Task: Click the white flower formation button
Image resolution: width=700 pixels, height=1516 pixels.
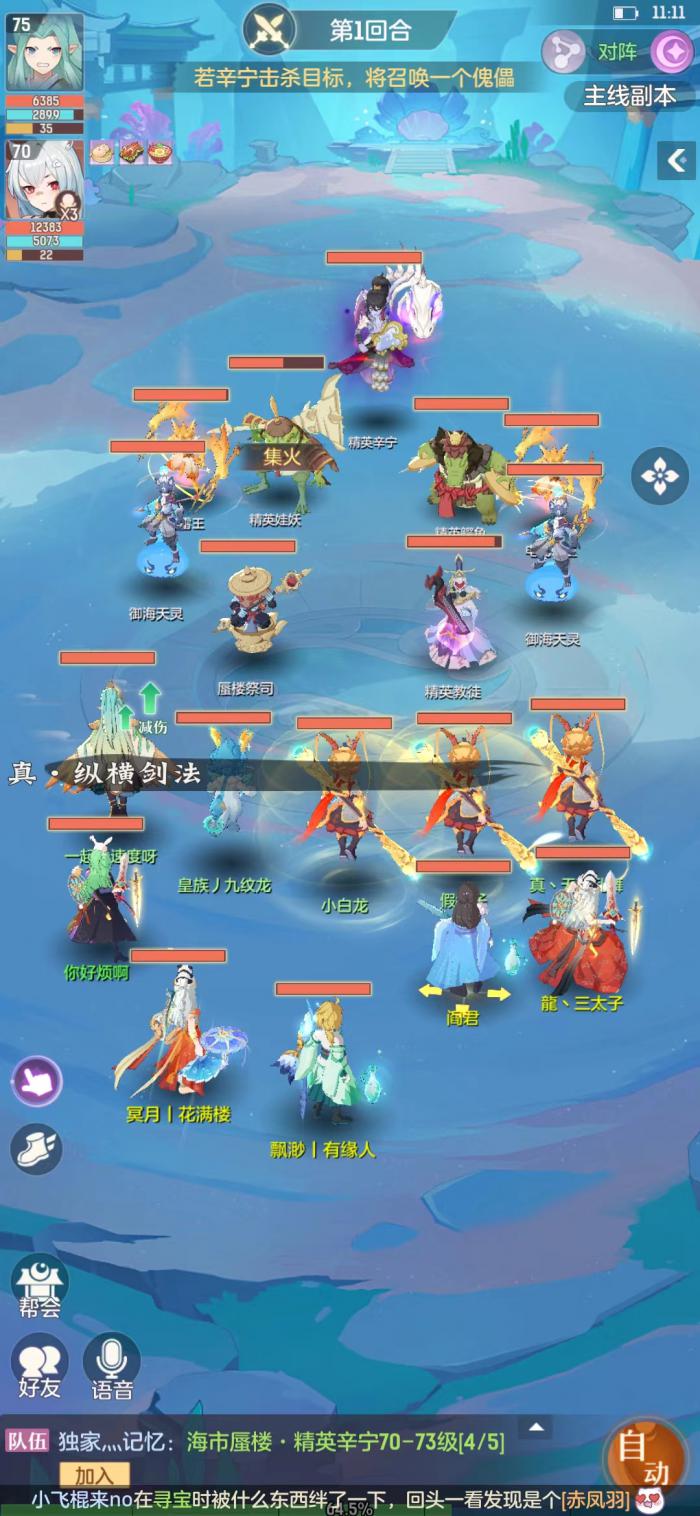Action: pos(660,476)
